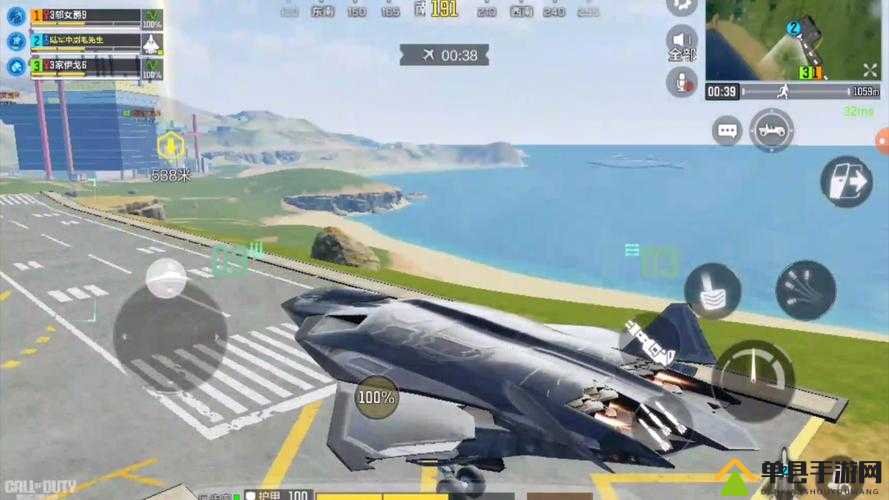
Task: Toggle the microphone voice chat button
Action: (682, 82)
